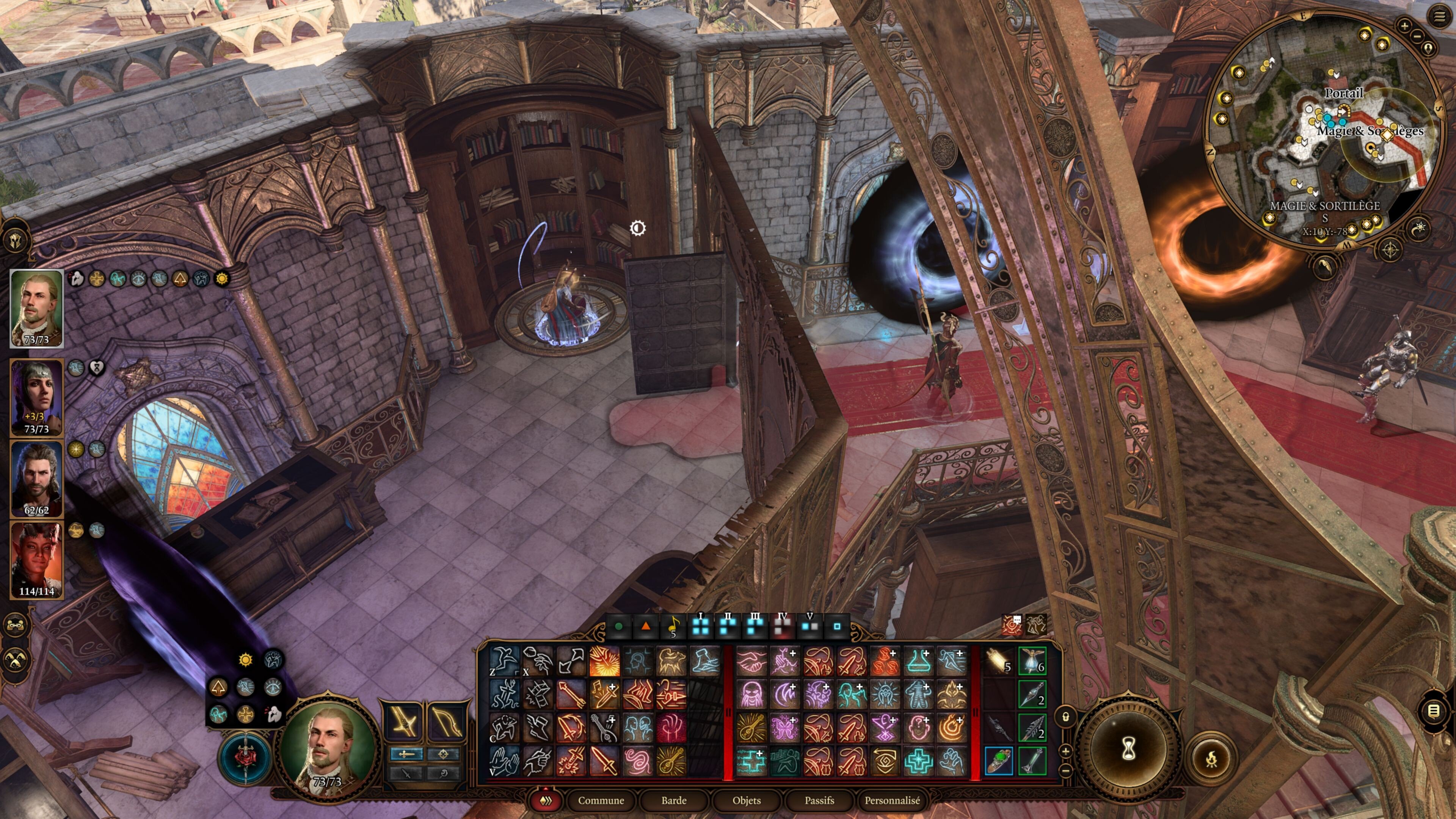Toggle the hotbar lock padlock

pyautogui.click(x=1065, y=717)
